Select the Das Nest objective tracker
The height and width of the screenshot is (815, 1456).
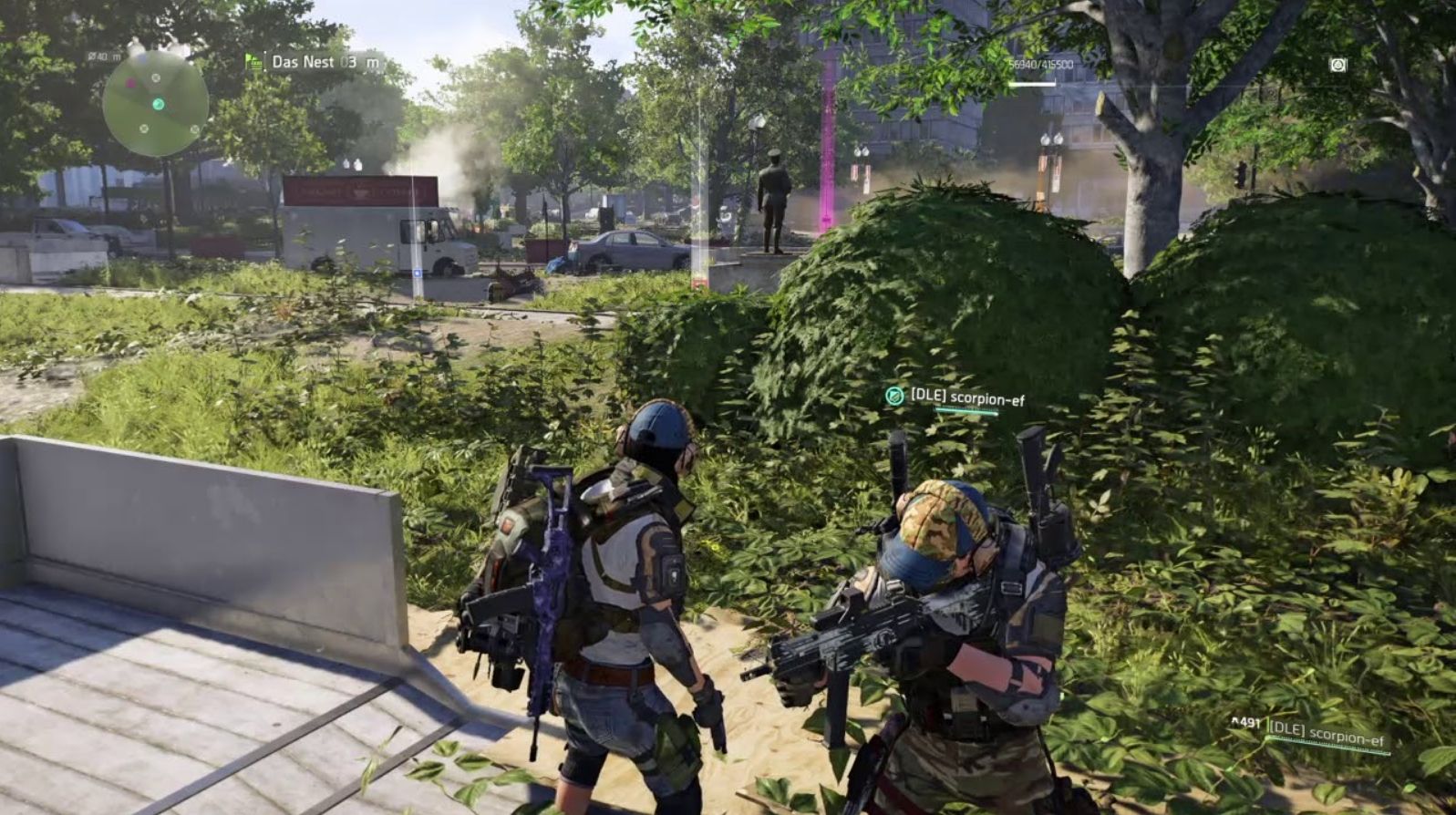click(315, 63)
